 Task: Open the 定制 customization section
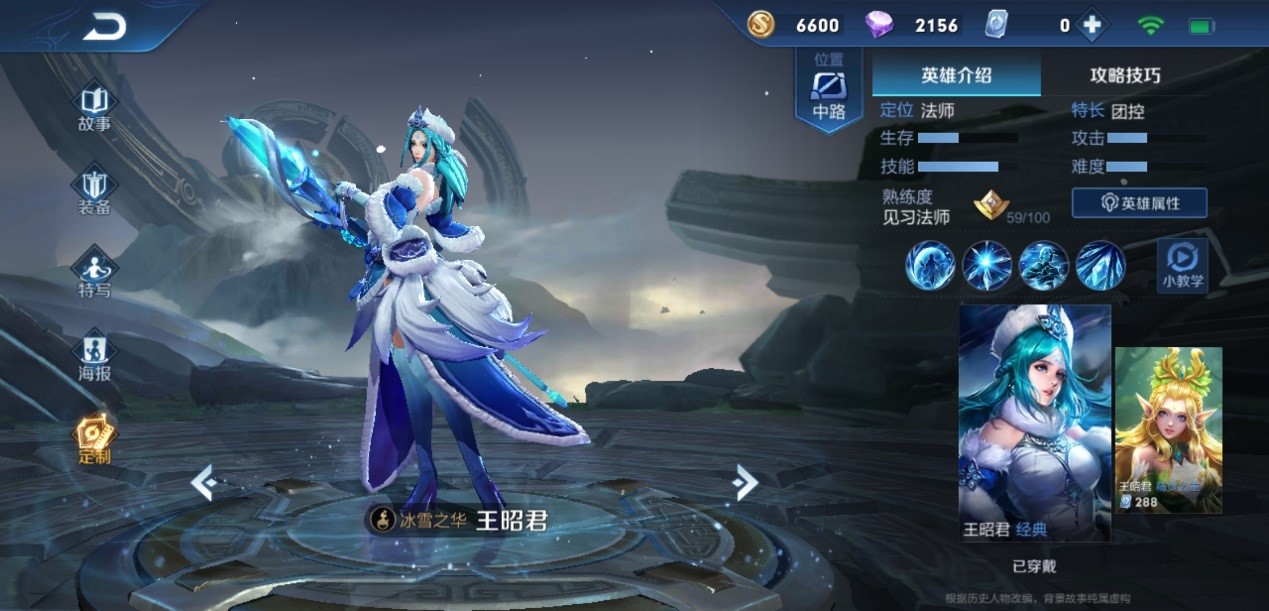pyautogui.click(x=95, y=440)
